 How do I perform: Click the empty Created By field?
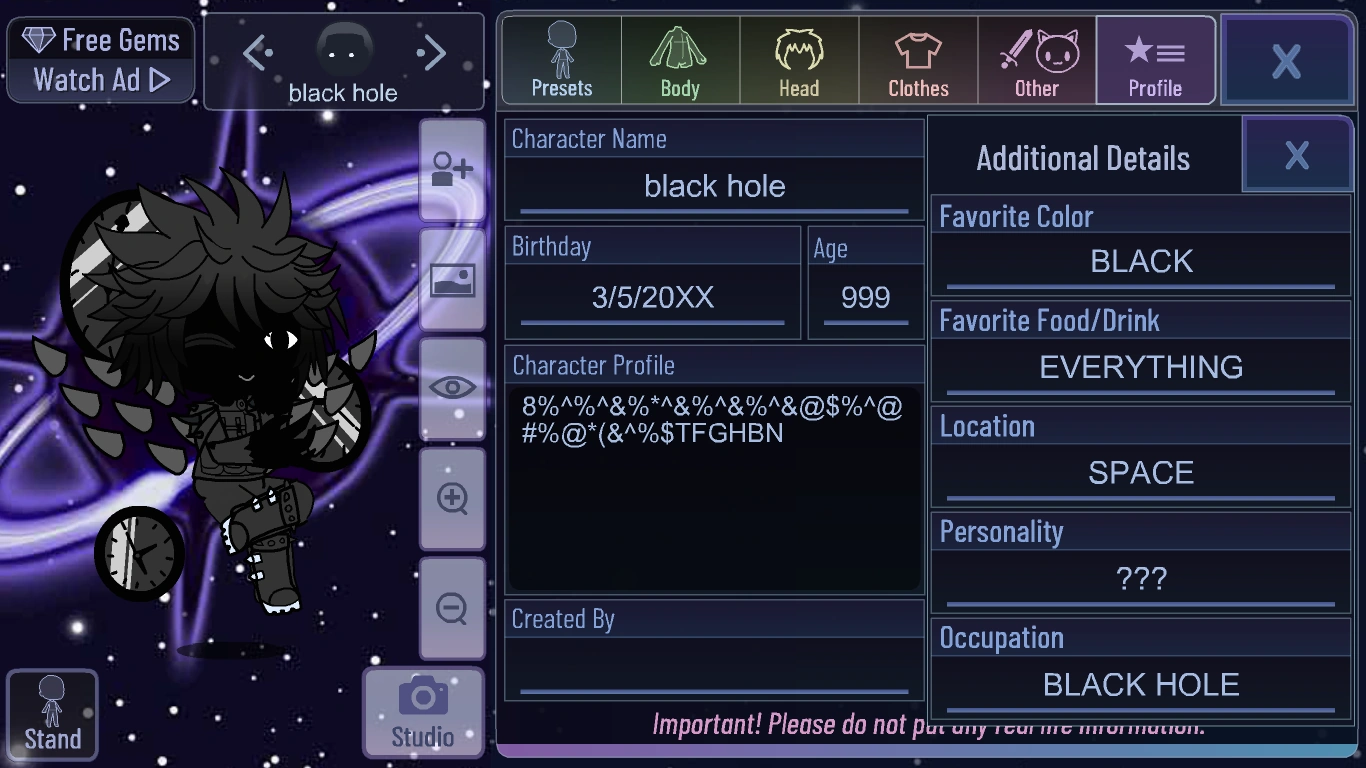[x=714, y=665]
